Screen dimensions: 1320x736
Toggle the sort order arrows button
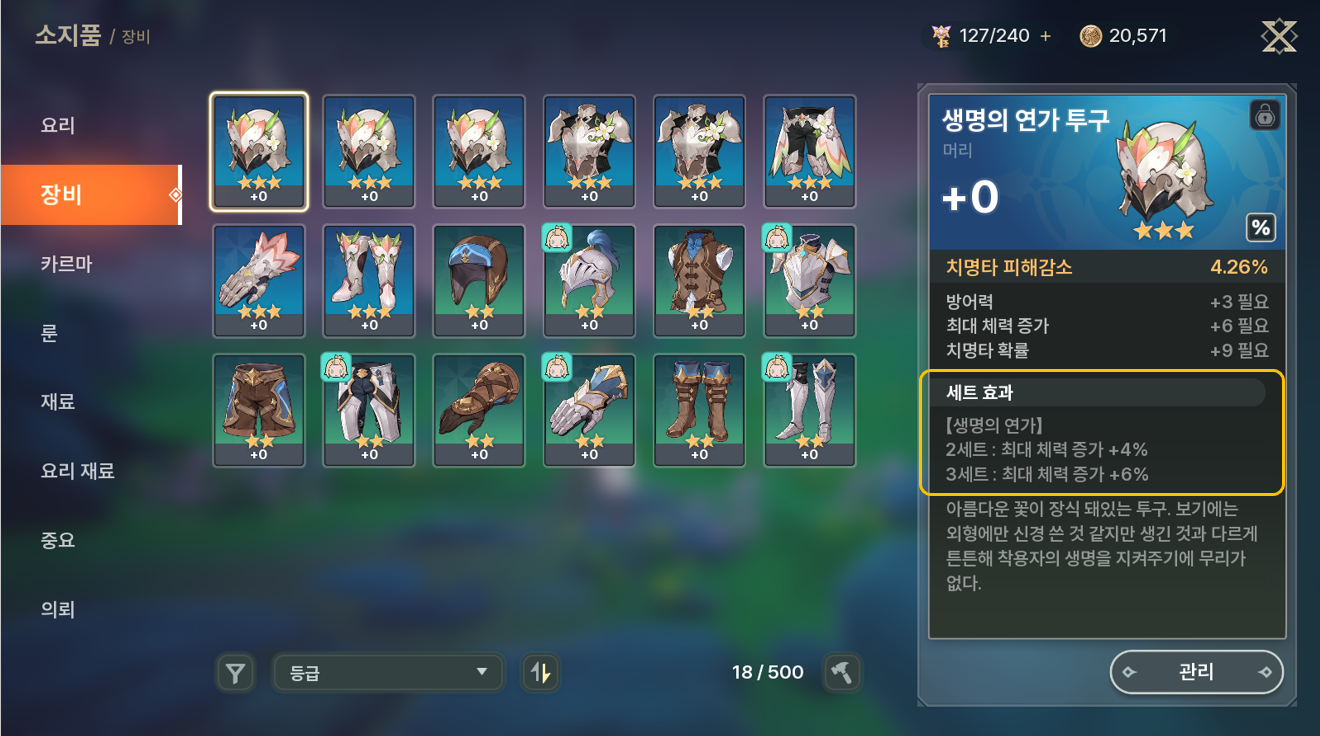click(x=540, y=673)
